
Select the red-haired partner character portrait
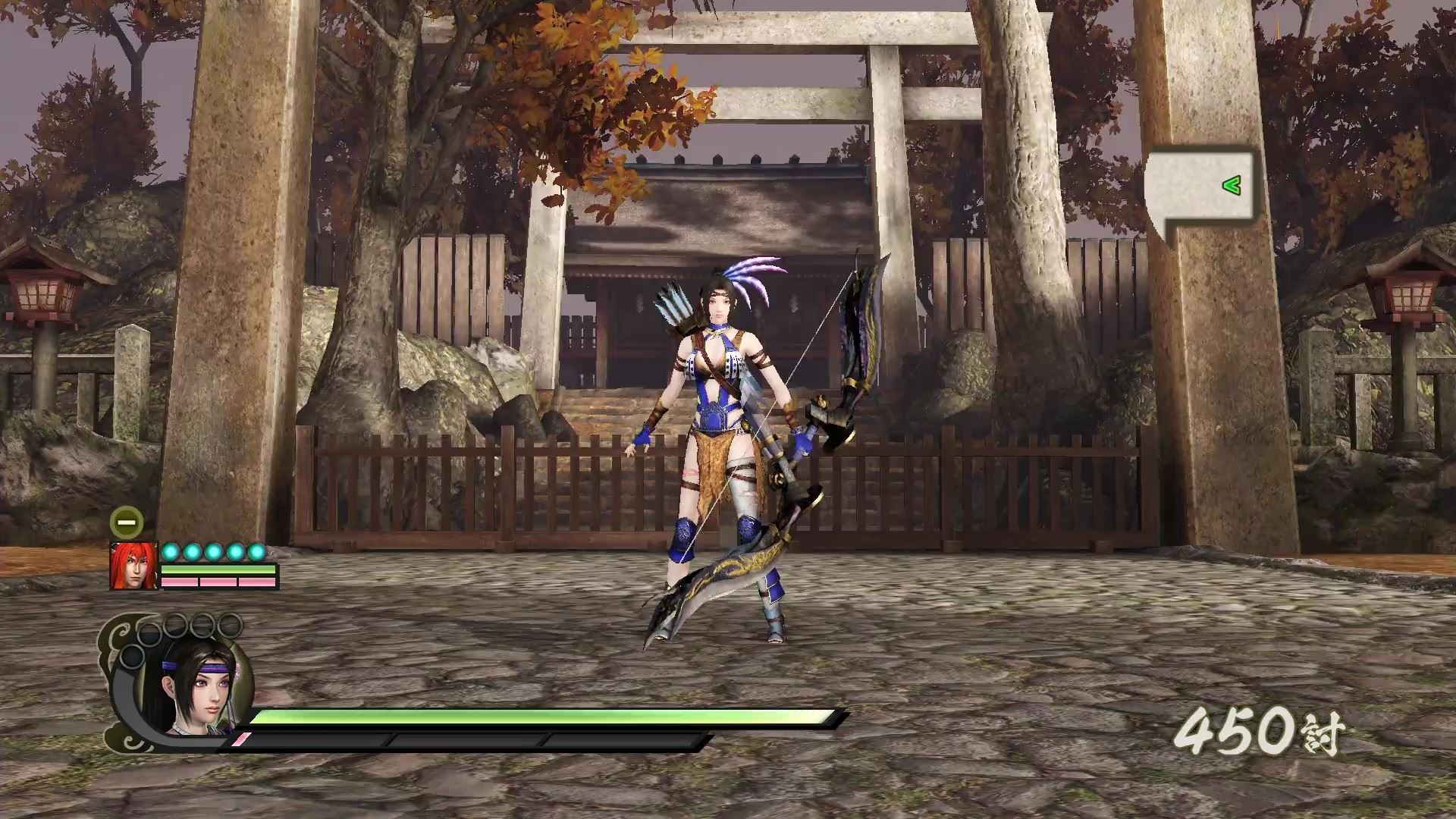pyautogui.click(x=133, y=566)
